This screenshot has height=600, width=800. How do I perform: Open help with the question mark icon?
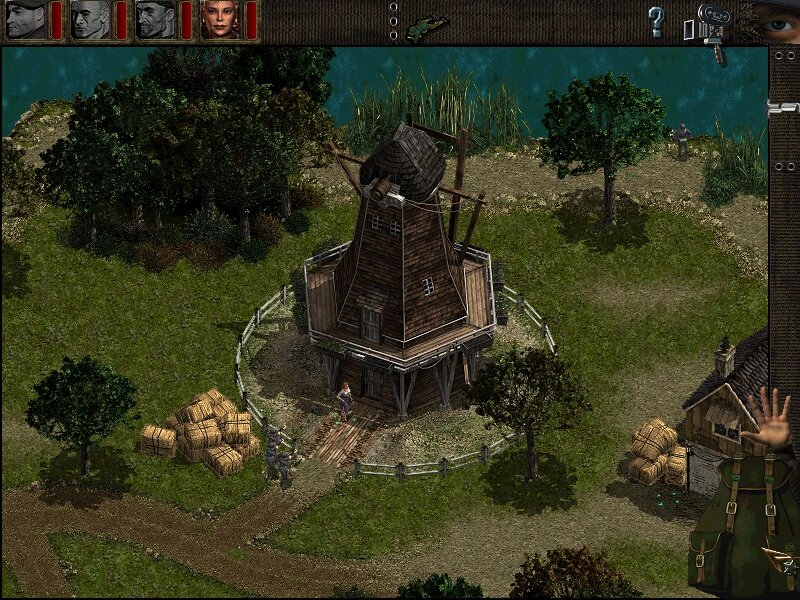tap(656, 21)
